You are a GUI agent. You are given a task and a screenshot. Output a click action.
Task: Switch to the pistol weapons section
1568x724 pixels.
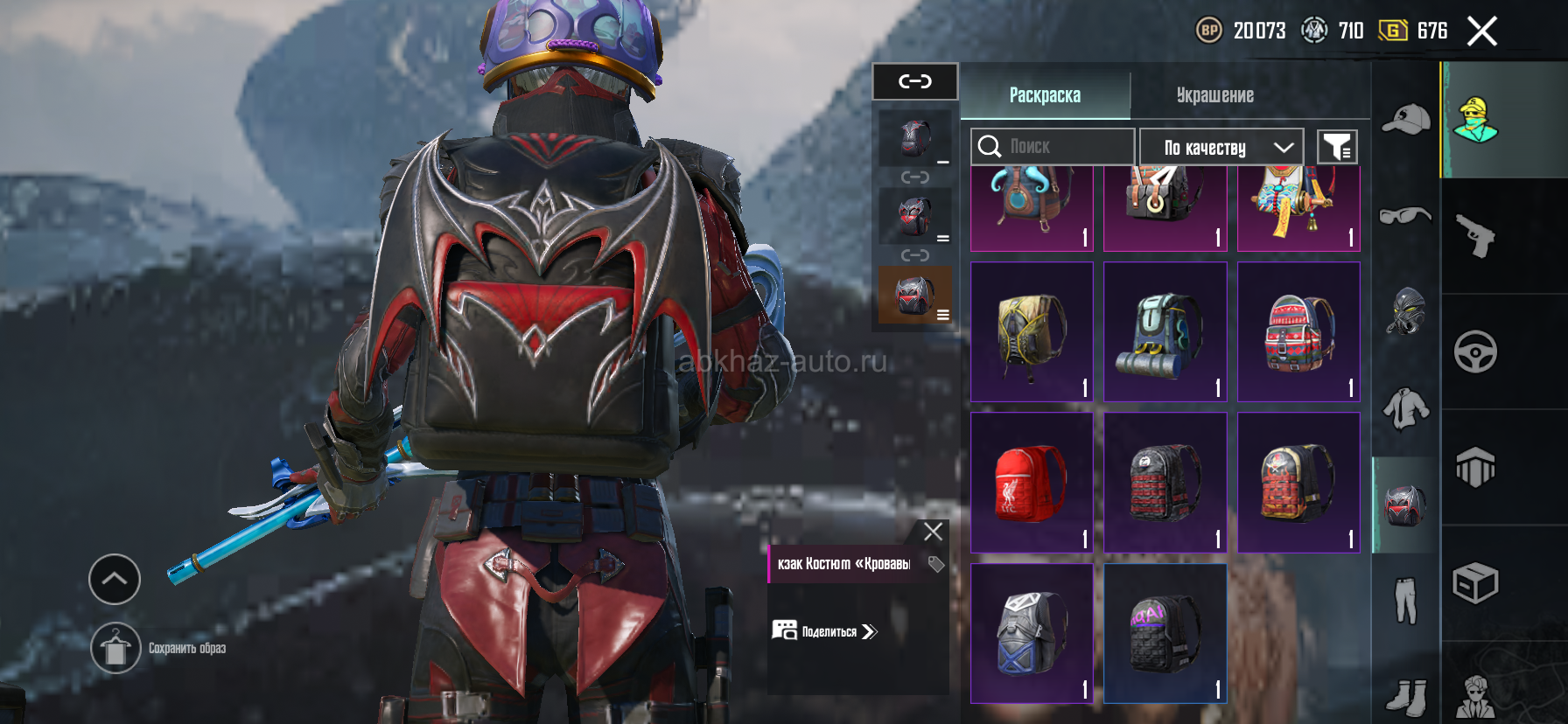click(x=1476, y=236)
